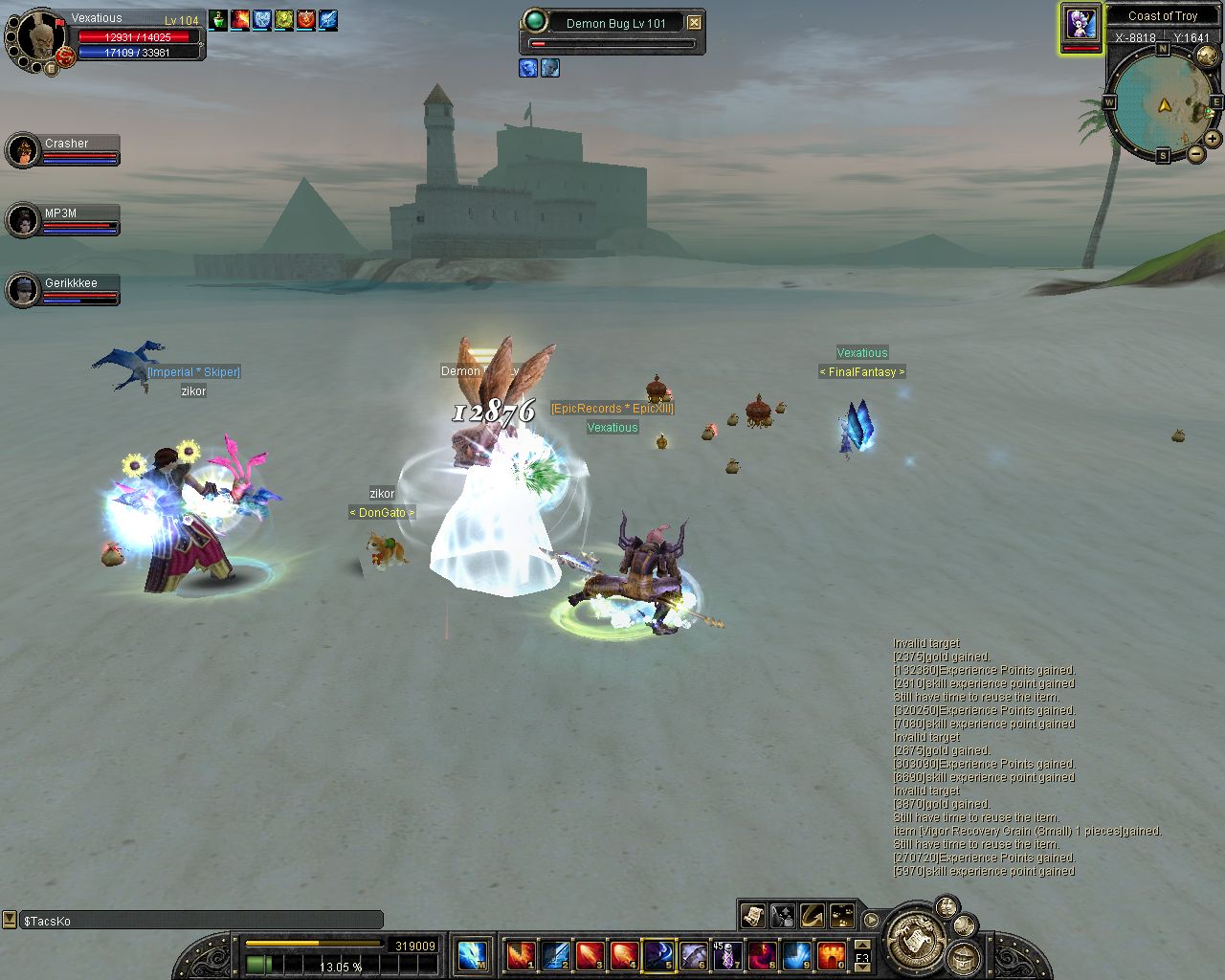Zoom out the minimap
Image resolution: width=1225 pixels, height=980 pixels.
coord(1196,154)
